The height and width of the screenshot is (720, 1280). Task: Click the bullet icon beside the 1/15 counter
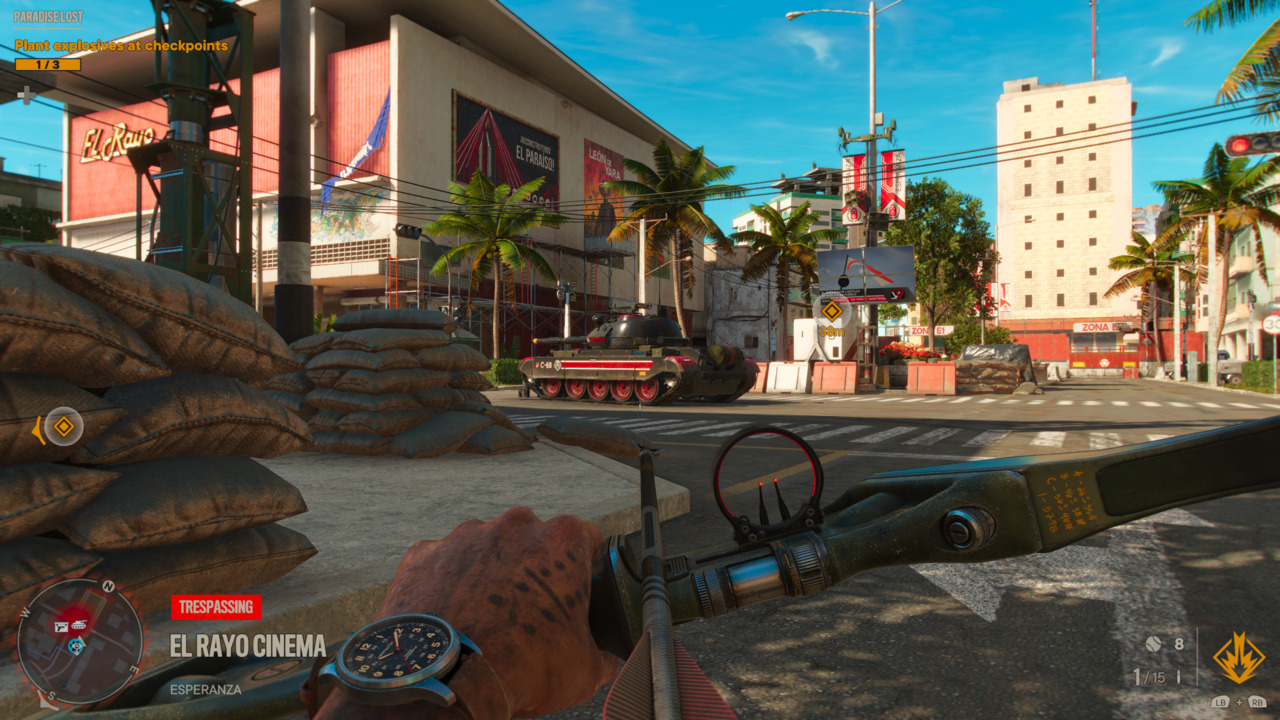(1179, 677)
